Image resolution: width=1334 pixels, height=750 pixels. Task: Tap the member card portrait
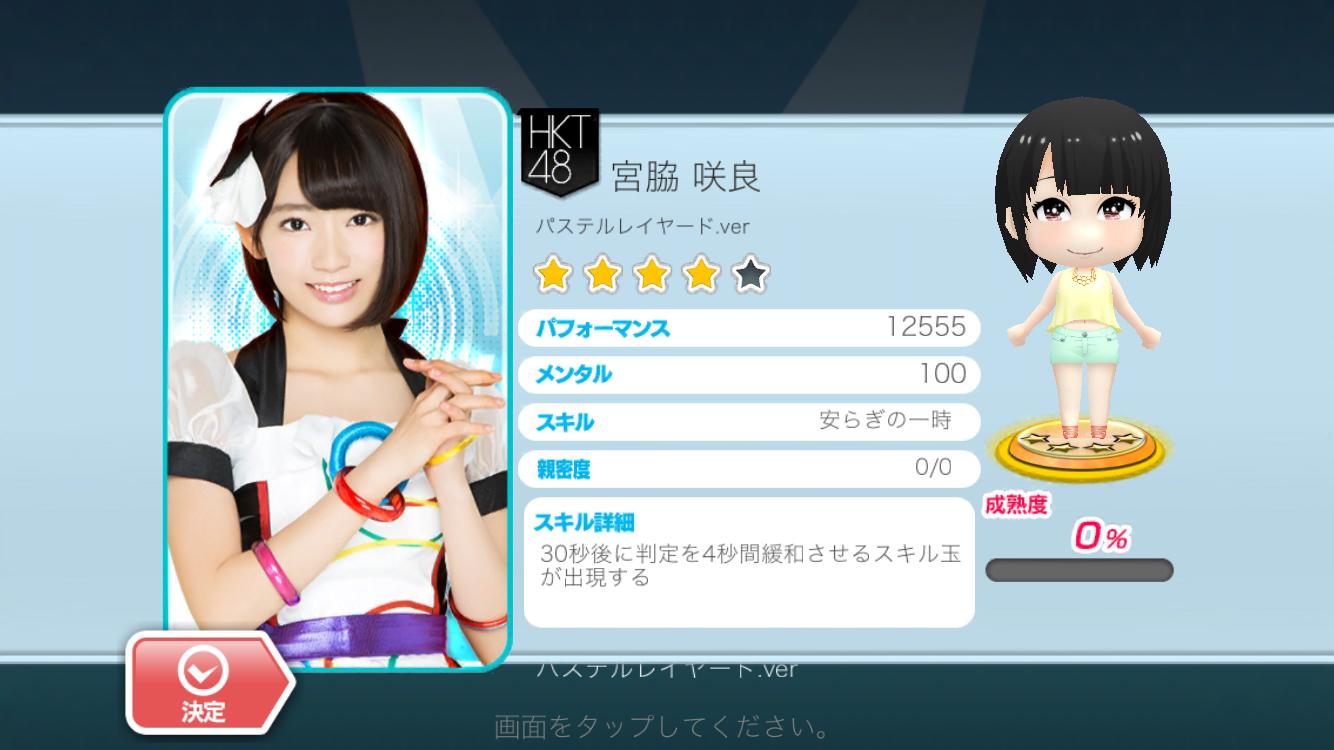pyautogui.click(x=337, y=370)
